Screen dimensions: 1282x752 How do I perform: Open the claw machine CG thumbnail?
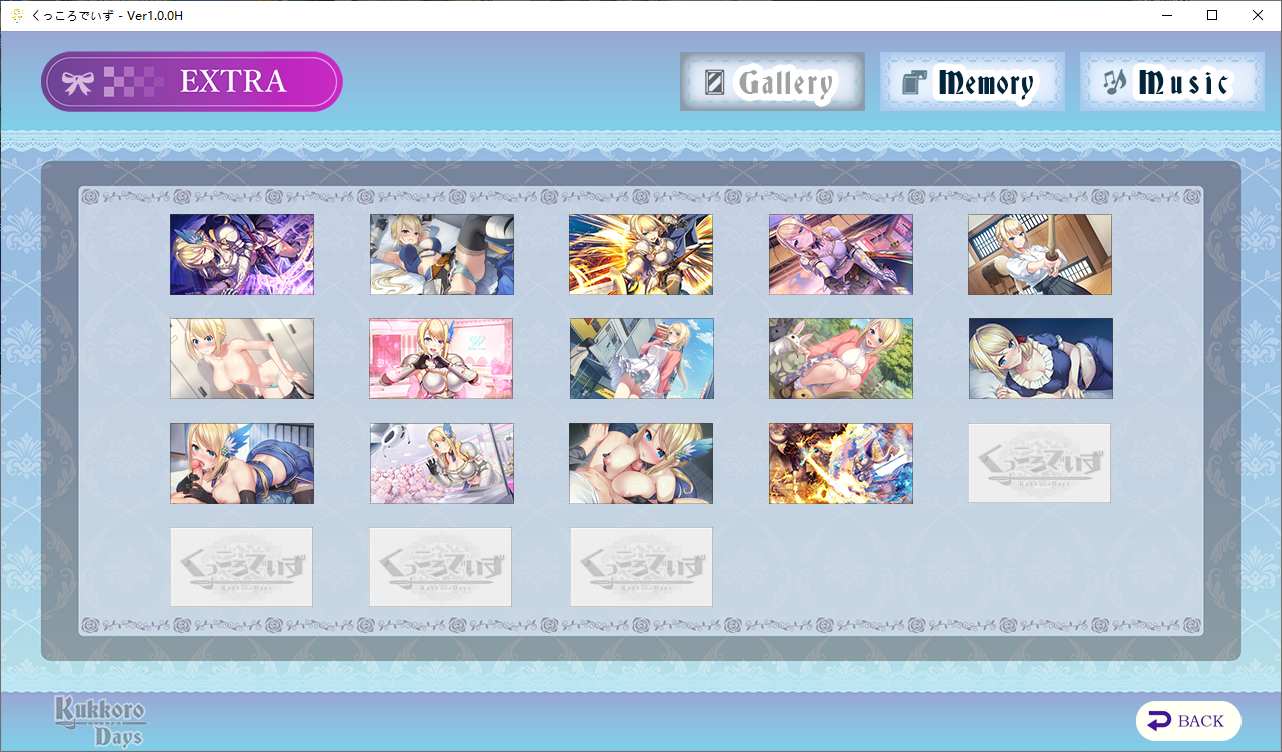pyautogui.click(x=441, y=463)
